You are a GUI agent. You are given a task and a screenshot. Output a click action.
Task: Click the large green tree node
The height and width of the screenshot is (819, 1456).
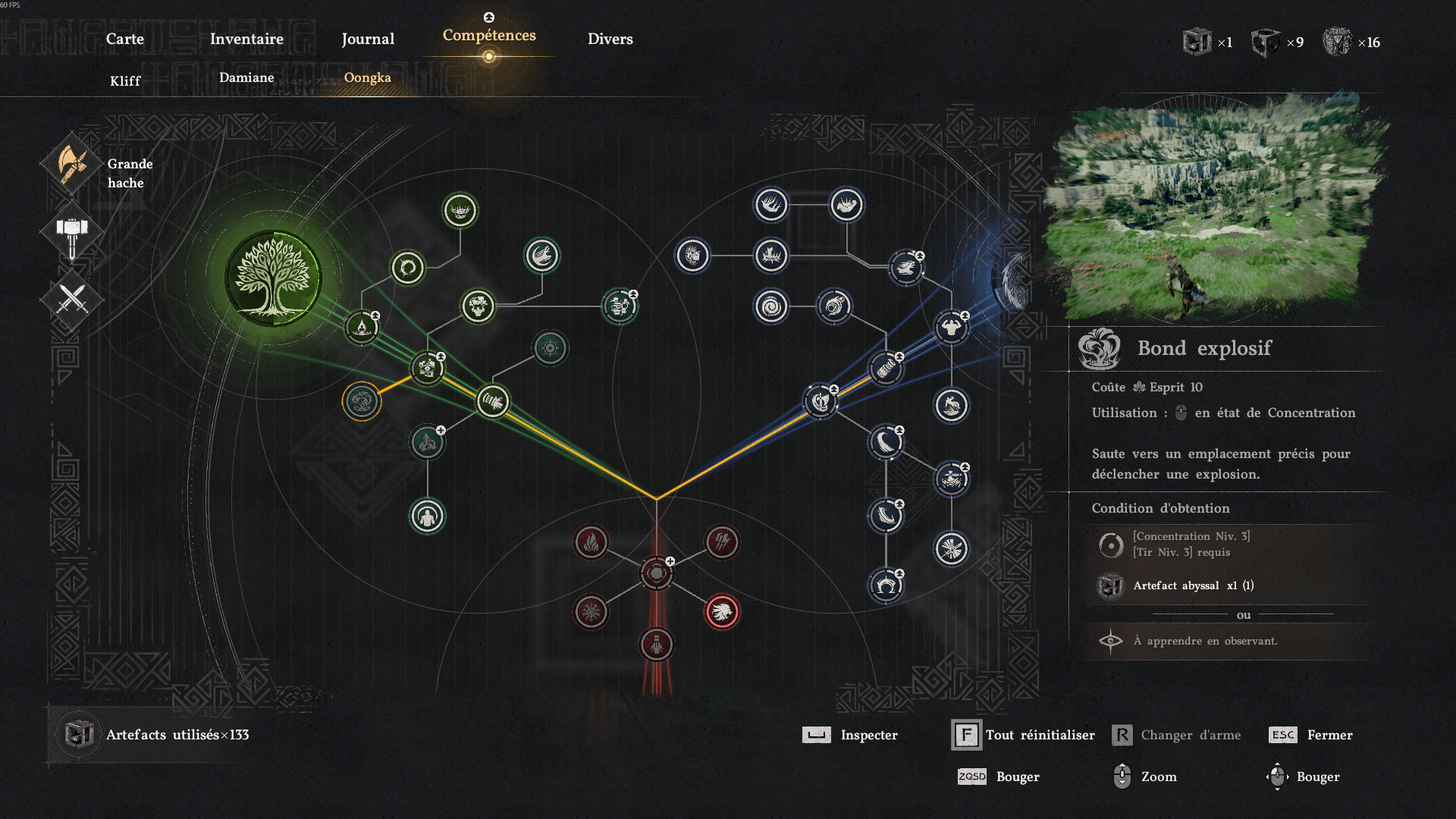click(x=273, y=278)
